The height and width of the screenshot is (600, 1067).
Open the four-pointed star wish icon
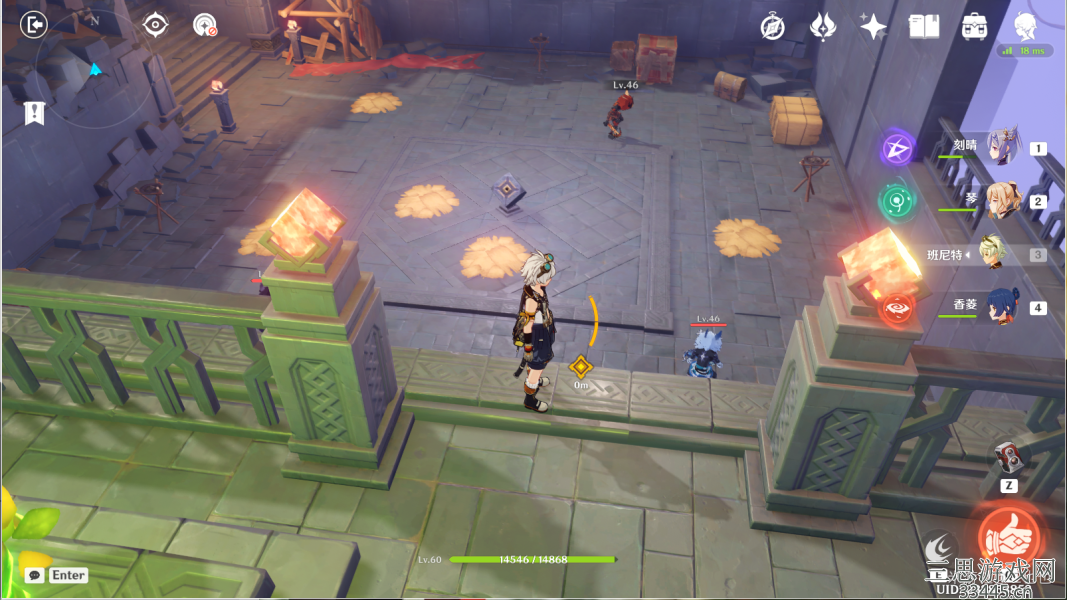[x=873, y=27]
